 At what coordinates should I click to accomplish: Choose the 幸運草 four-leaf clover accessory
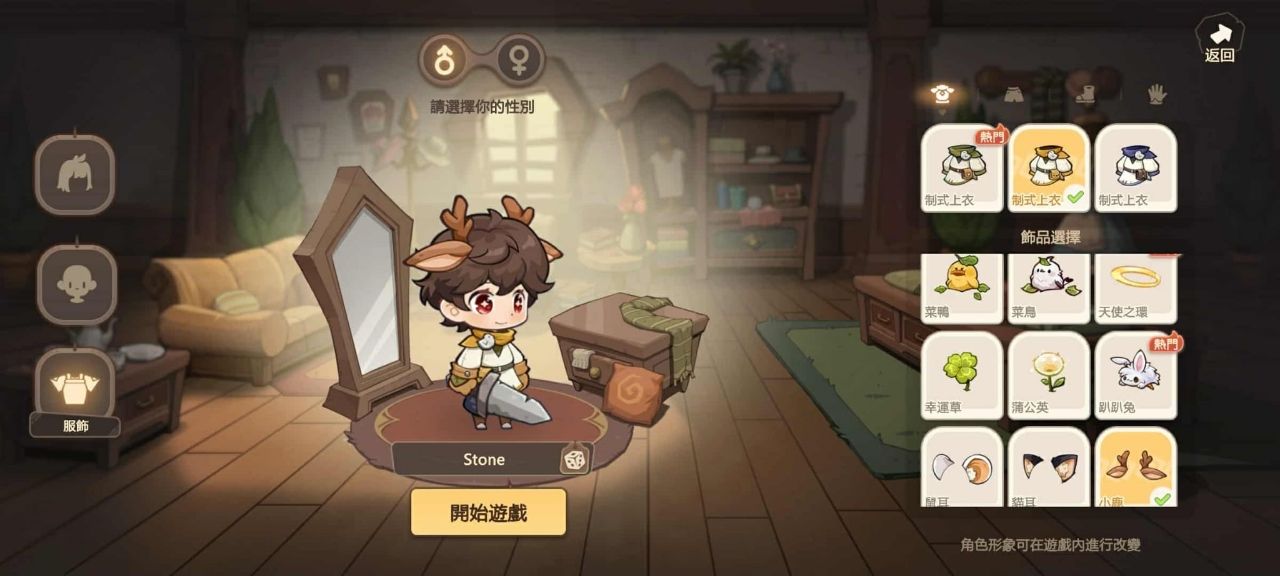[x=961, y=375]
